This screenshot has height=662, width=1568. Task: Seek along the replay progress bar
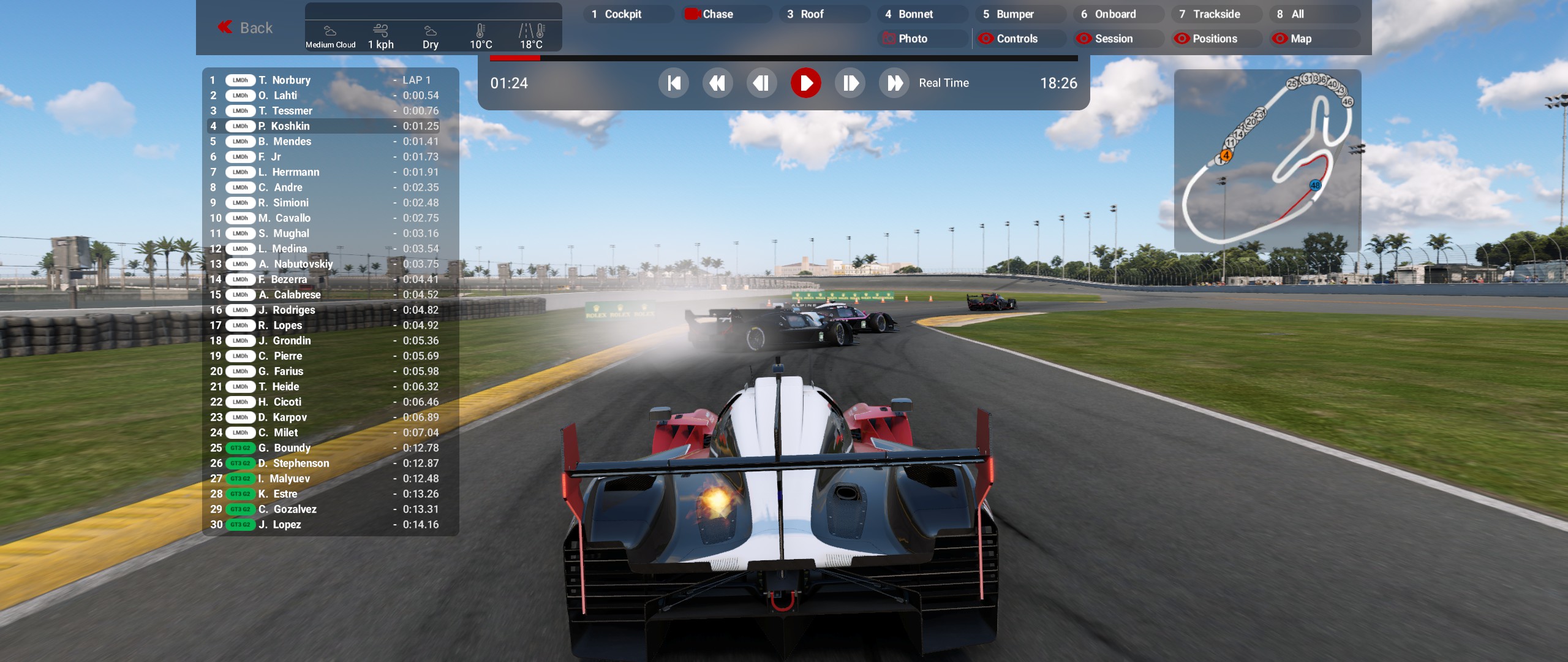click(x=784, y=58)
